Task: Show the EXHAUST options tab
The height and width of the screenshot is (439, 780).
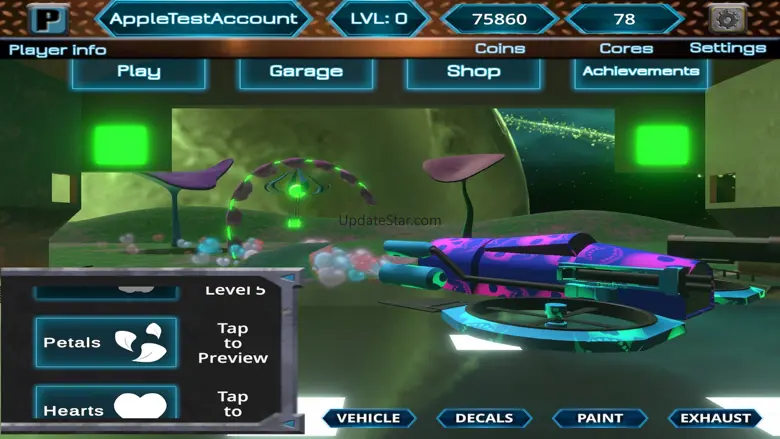Action: pyautogui.click(x=716, y=418)
